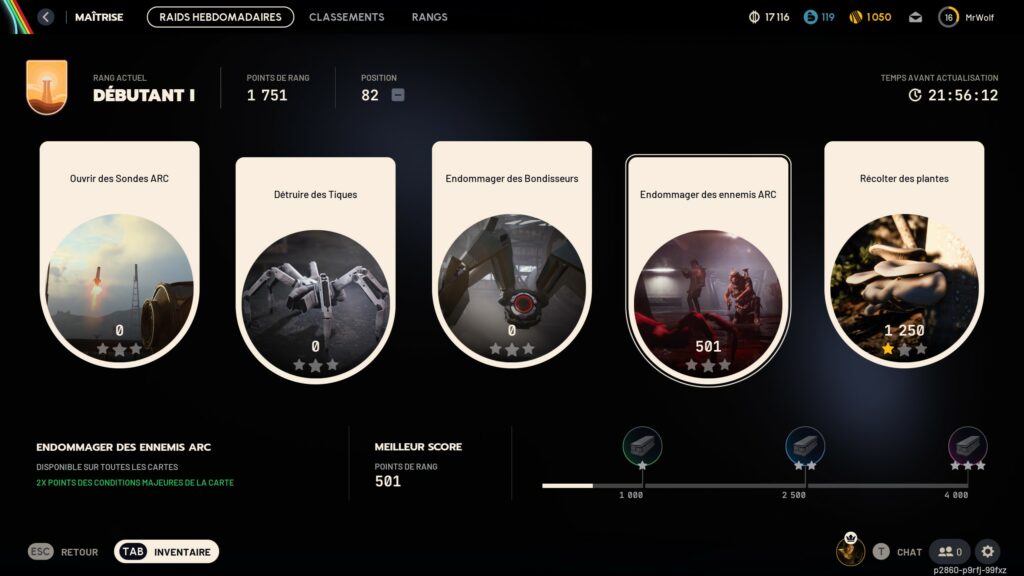This screenshot has width=1024, height=576.
Task: Open the settings gear
Action: 988,551
